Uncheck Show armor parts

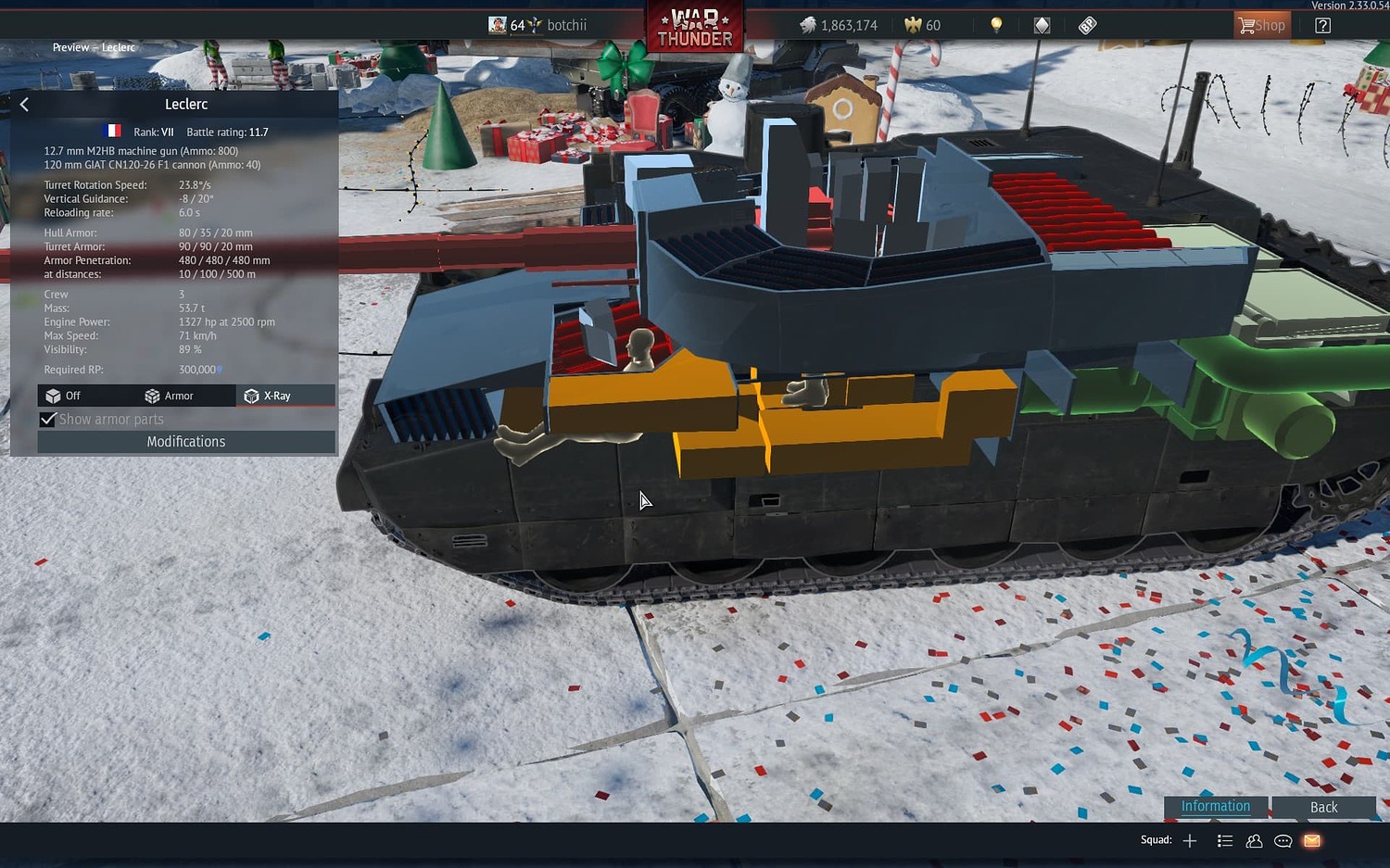point(48,419)
